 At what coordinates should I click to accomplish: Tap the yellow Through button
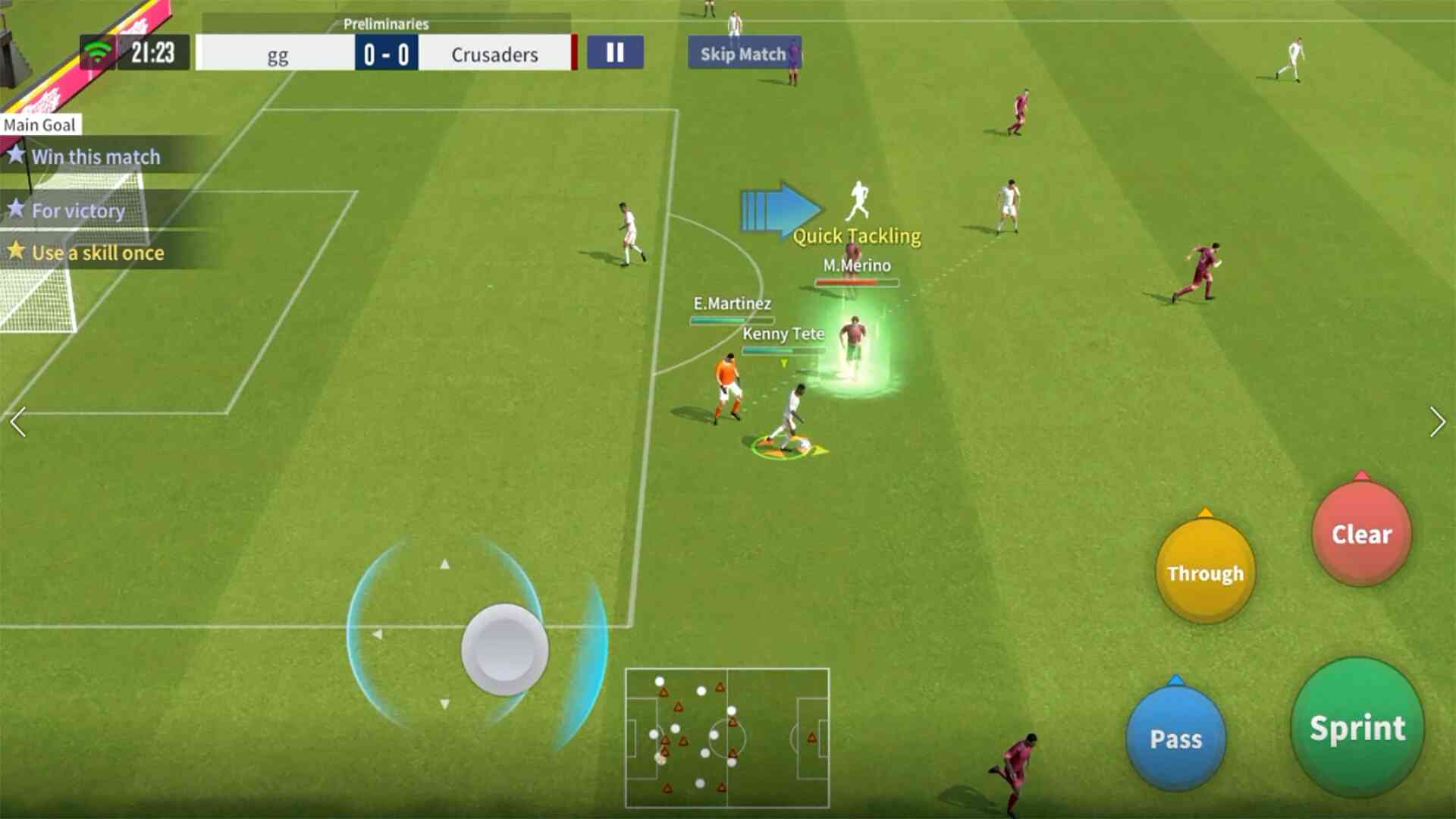[1205, 573]
